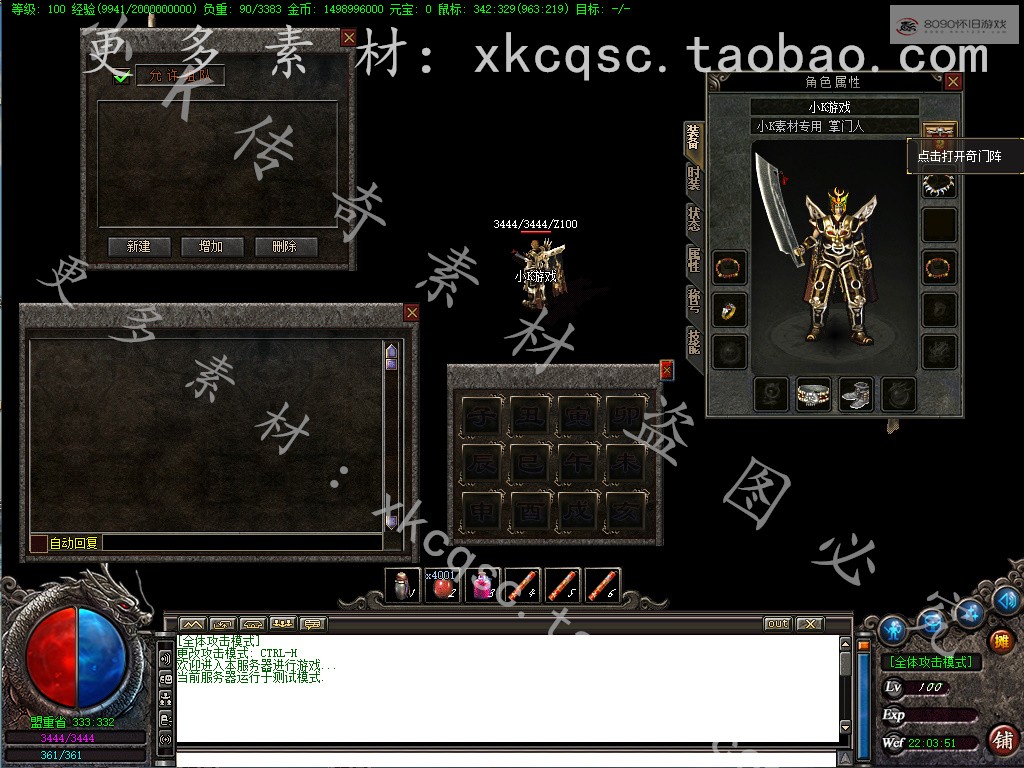Click the 新建 button in the group panel
Viewport: 1024px width, 768px height.
point(139,247)
